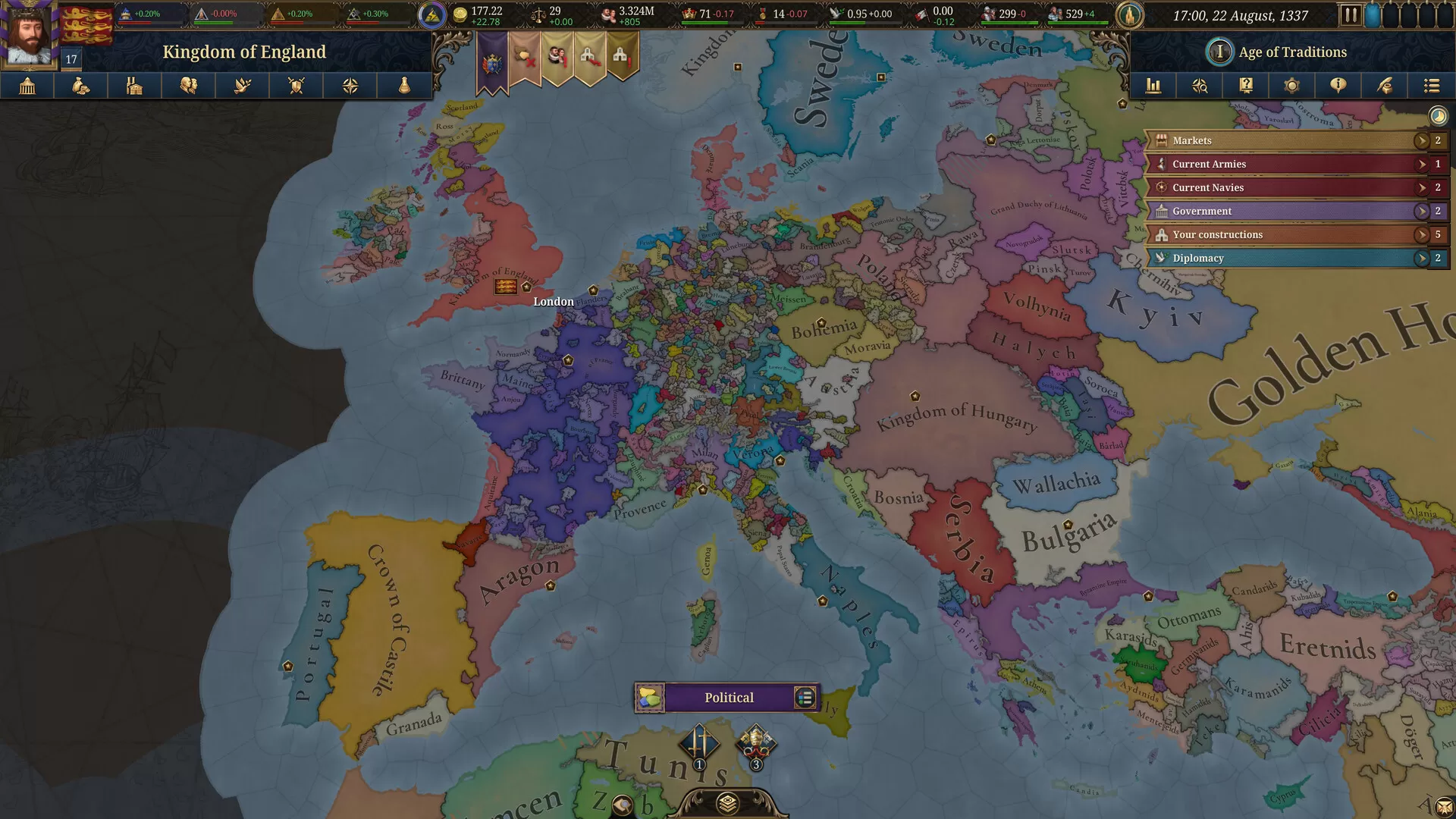Click the Kingdom of England title header
Image resolution: width=1456 pixels, height=819 pixels.
point(245,52)
